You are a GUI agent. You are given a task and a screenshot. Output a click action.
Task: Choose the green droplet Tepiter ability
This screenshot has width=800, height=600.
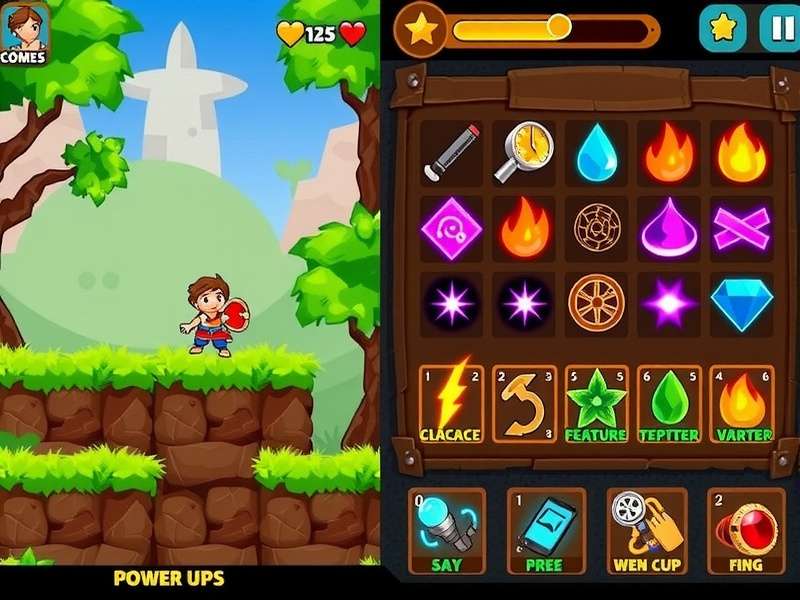coord(669,404)
